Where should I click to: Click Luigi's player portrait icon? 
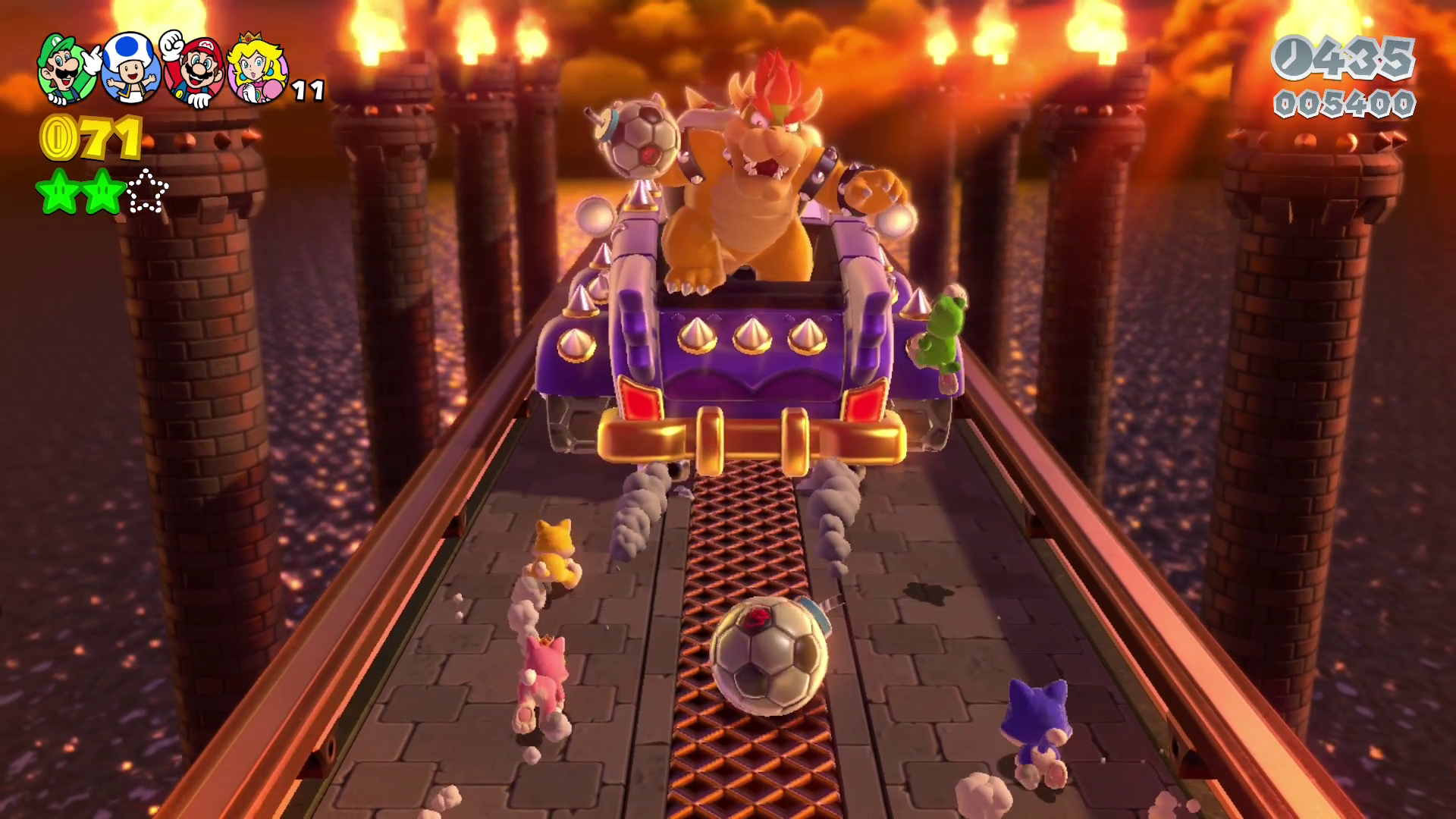coord(67,70)
